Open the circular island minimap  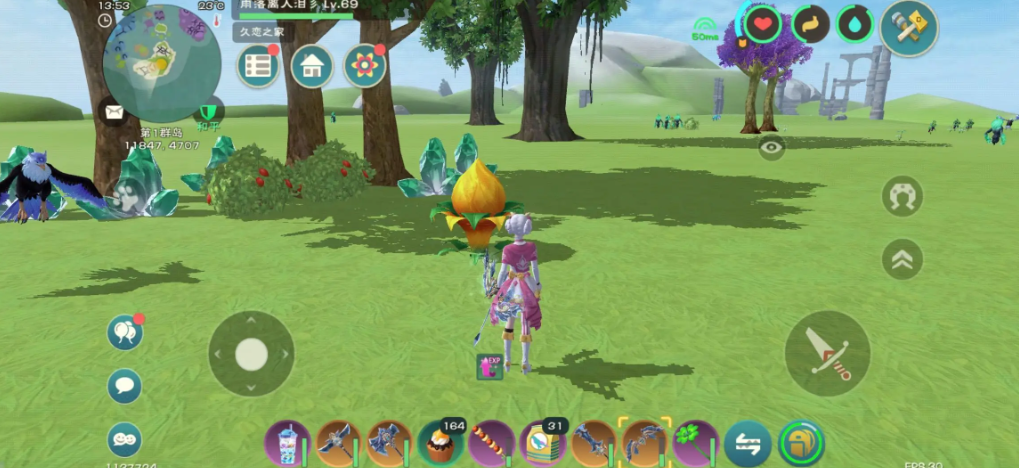[x=161, y=63]
